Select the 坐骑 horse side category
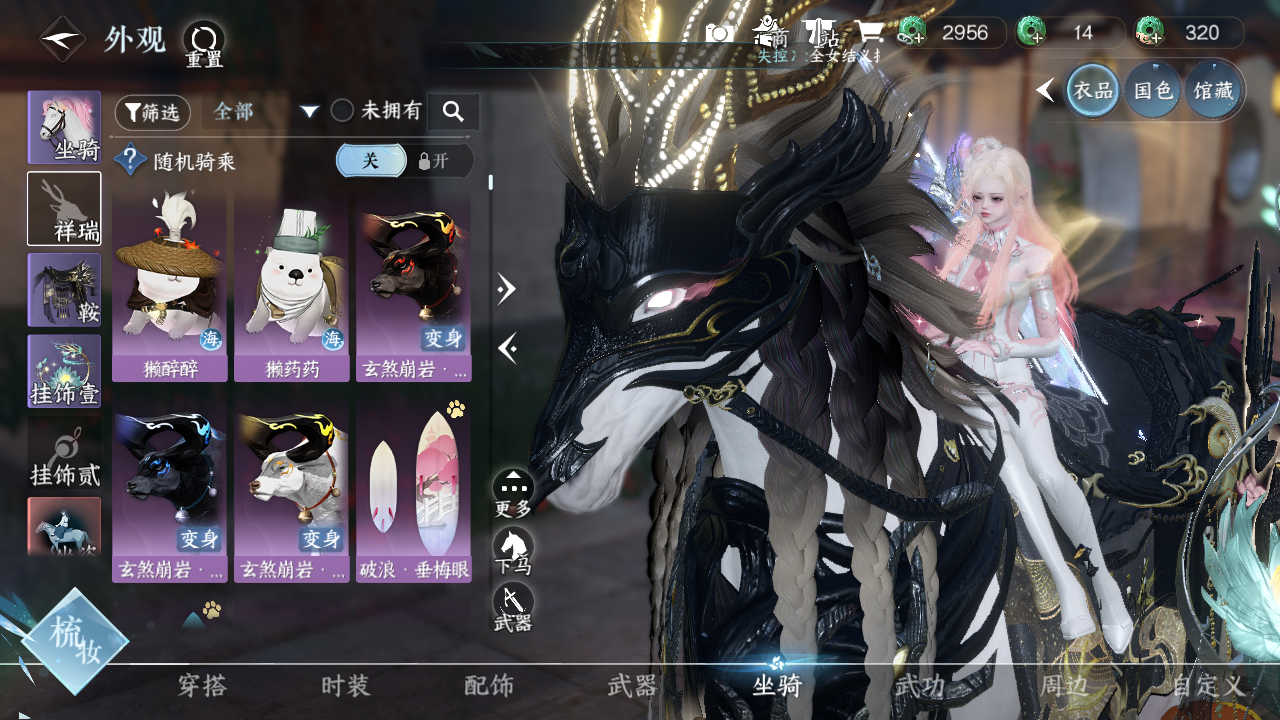 point(64,127)
